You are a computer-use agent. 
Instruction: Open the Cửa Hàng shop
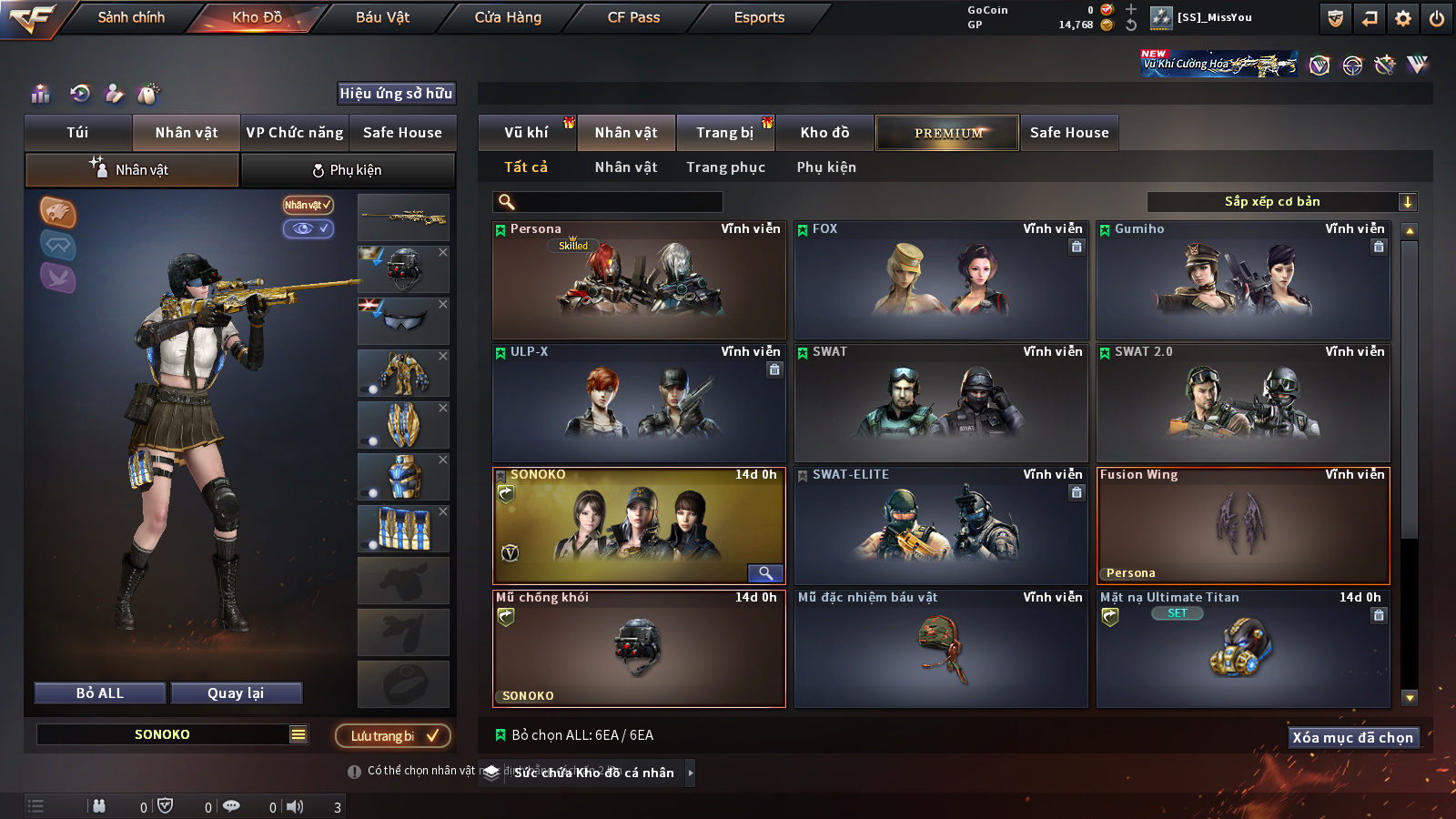point(508,17)
